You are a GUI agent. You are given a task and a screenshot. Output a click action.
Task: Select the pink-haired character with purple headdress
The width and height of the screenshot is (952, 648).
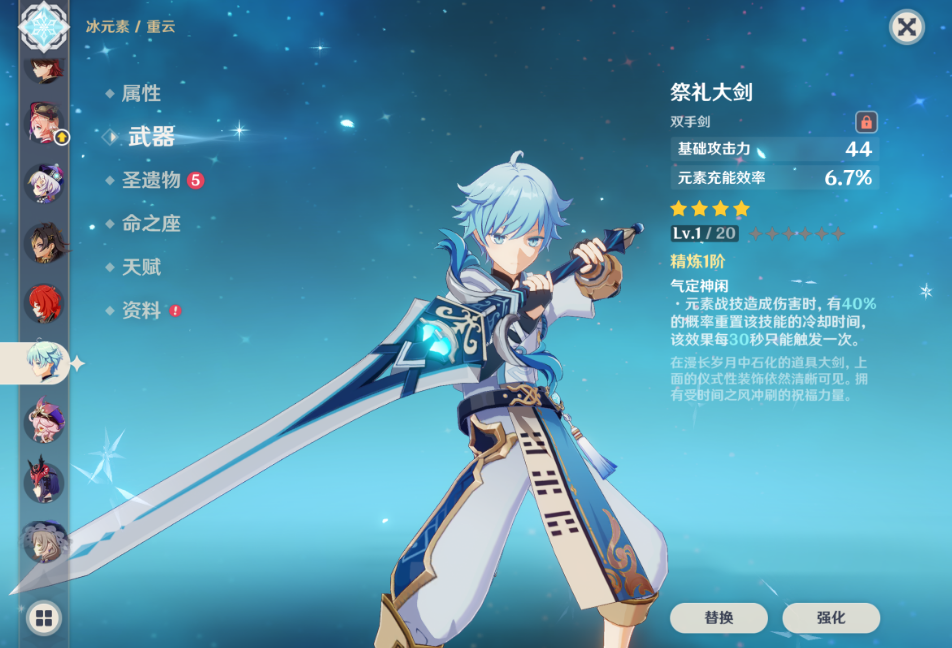pos(44,422)
